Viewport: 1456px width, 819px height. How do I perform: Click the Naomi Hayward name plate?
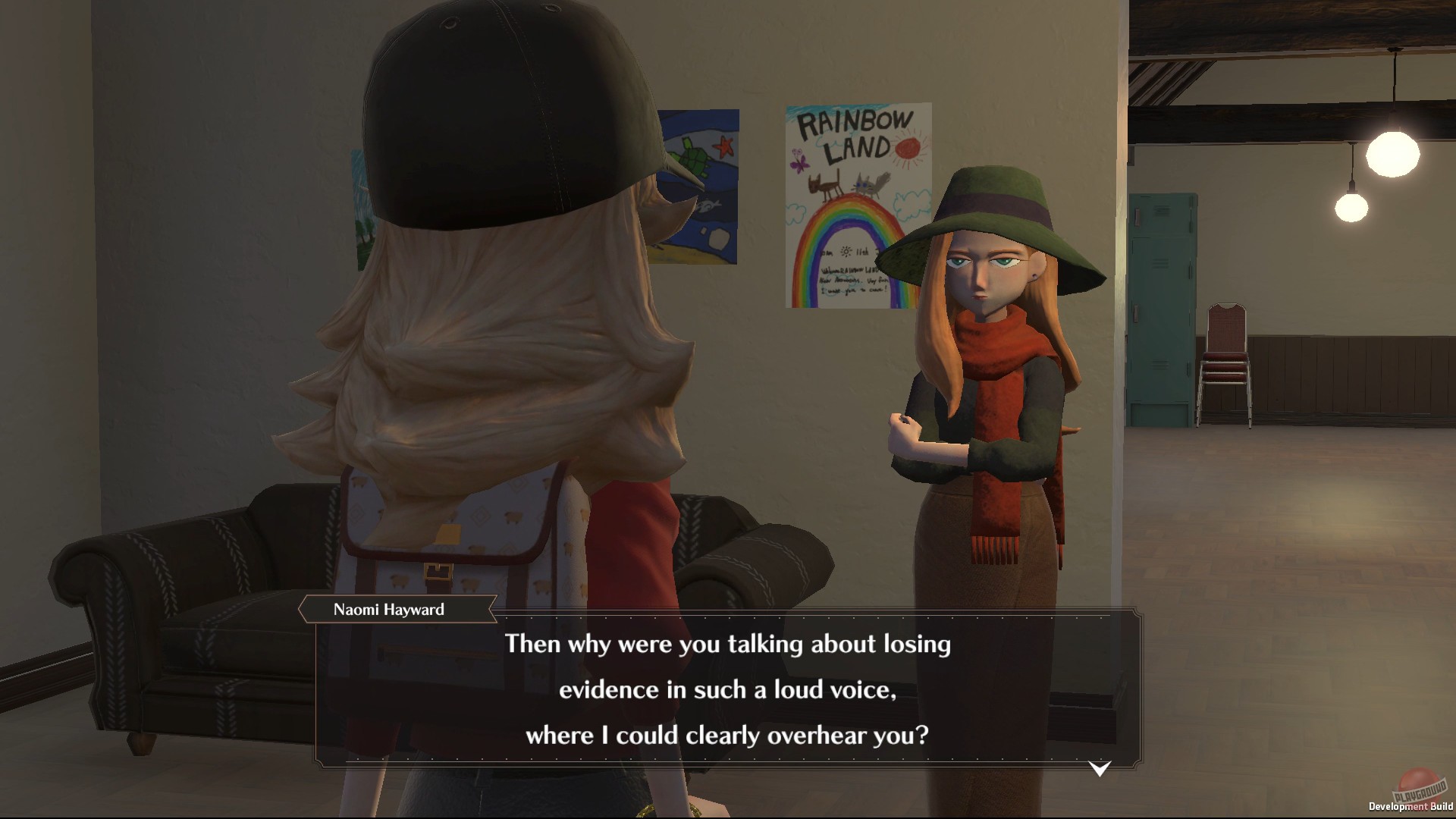(390, 608)
